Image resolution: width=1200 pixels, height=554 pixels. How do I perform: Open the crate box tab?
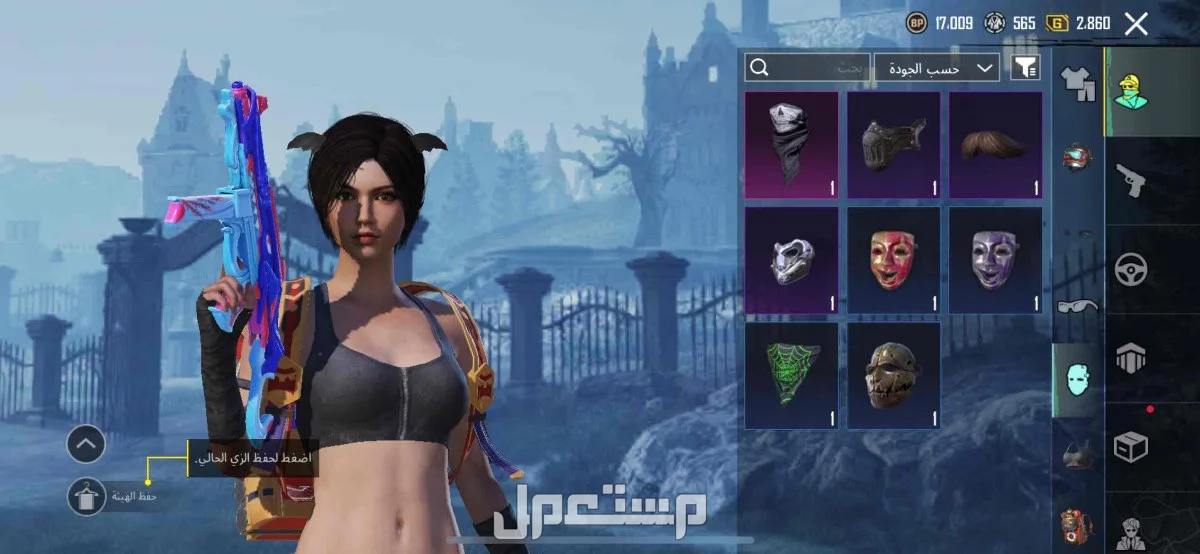(1131, 446)
